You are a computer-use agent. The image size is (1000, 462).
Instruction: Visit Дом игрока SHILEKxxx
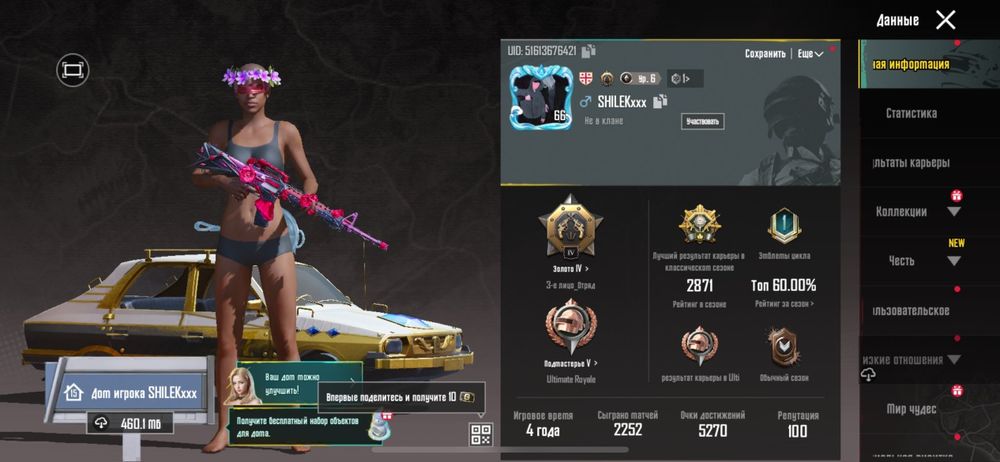(x=130, y=393)
